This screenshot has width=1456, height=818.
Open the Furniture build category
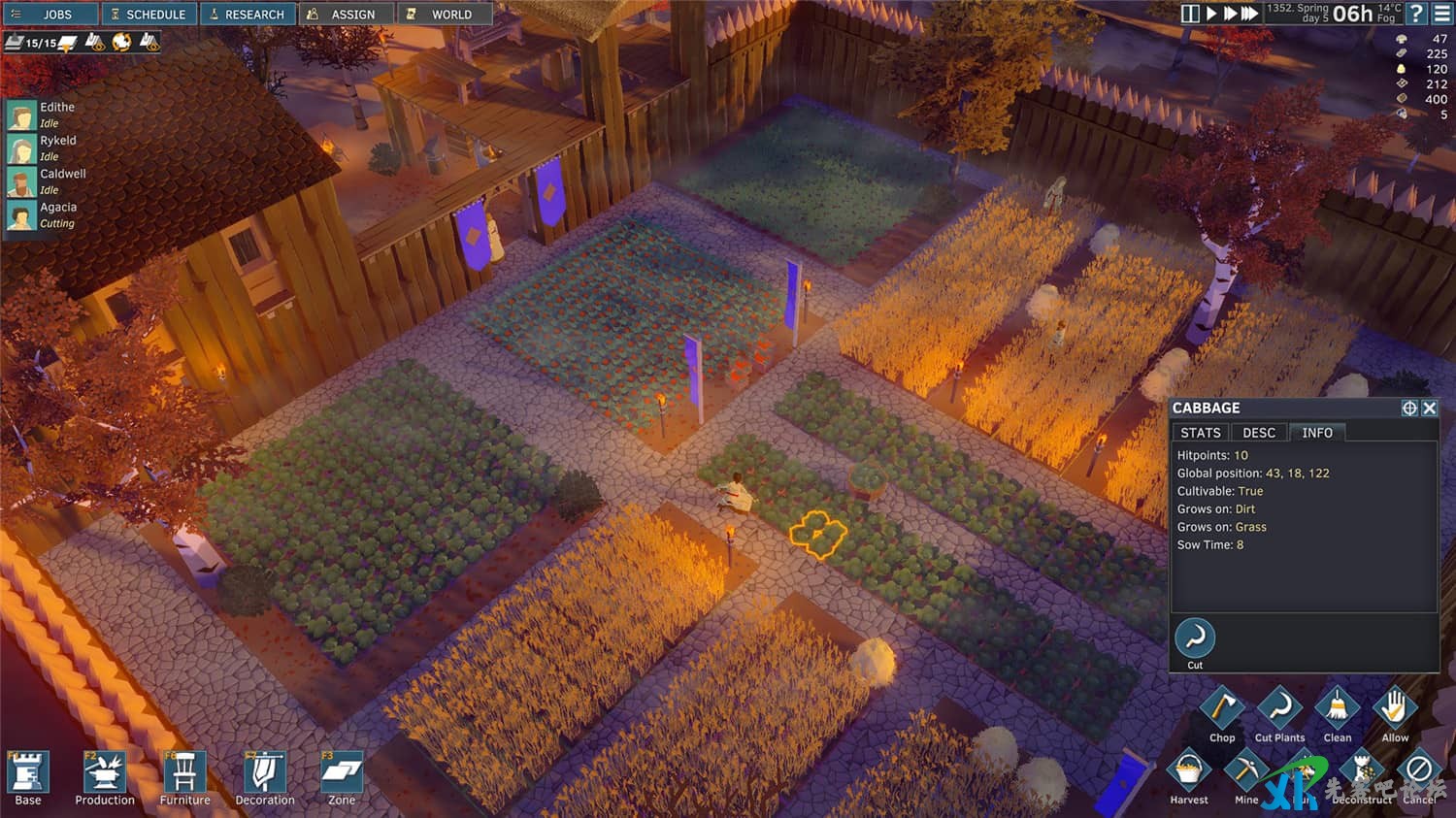pos(184,774)
